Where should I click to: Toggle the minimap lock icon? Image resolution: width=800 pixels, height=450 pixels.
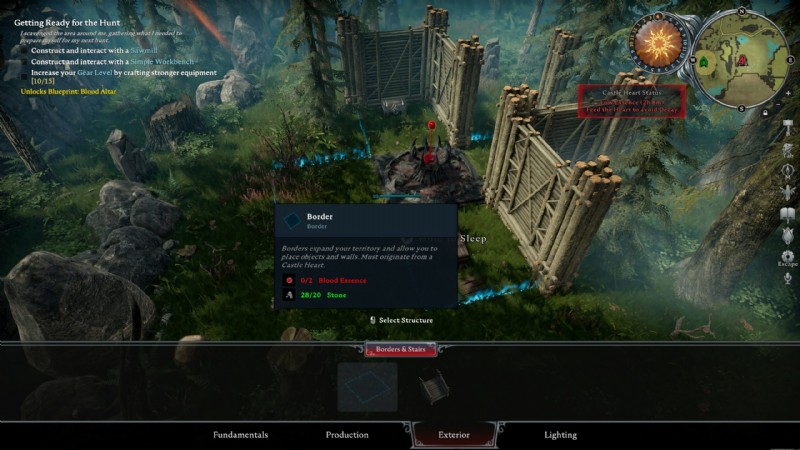click(x=765, y=112)
